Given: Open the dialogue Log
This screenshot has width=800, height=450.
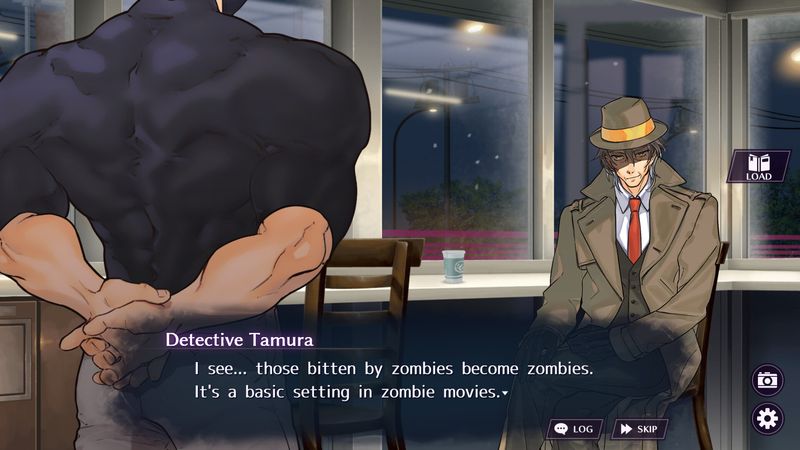Looking at the screenshot, I should [575, 429].
